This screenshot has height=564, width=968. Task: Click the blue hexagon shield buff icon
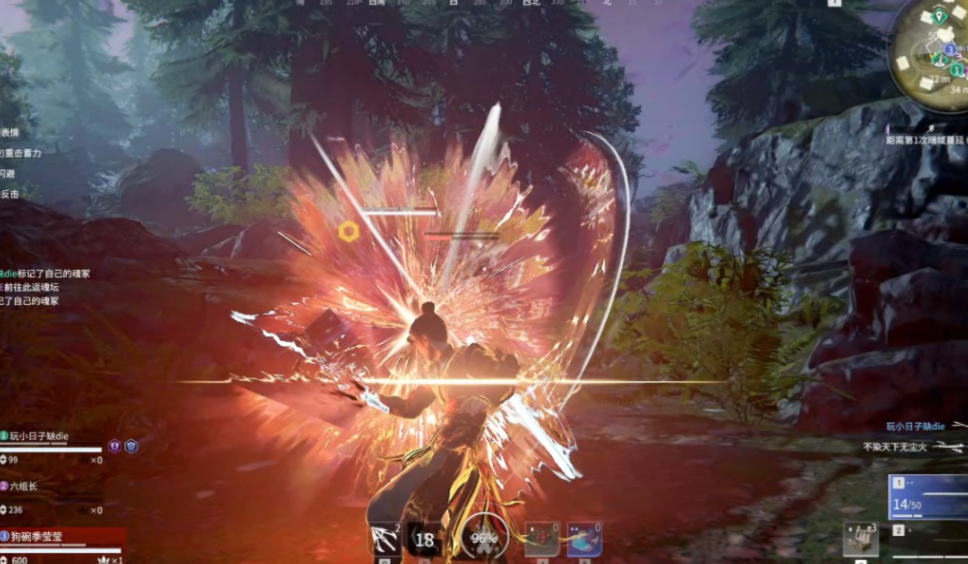[x=131, y=446]
